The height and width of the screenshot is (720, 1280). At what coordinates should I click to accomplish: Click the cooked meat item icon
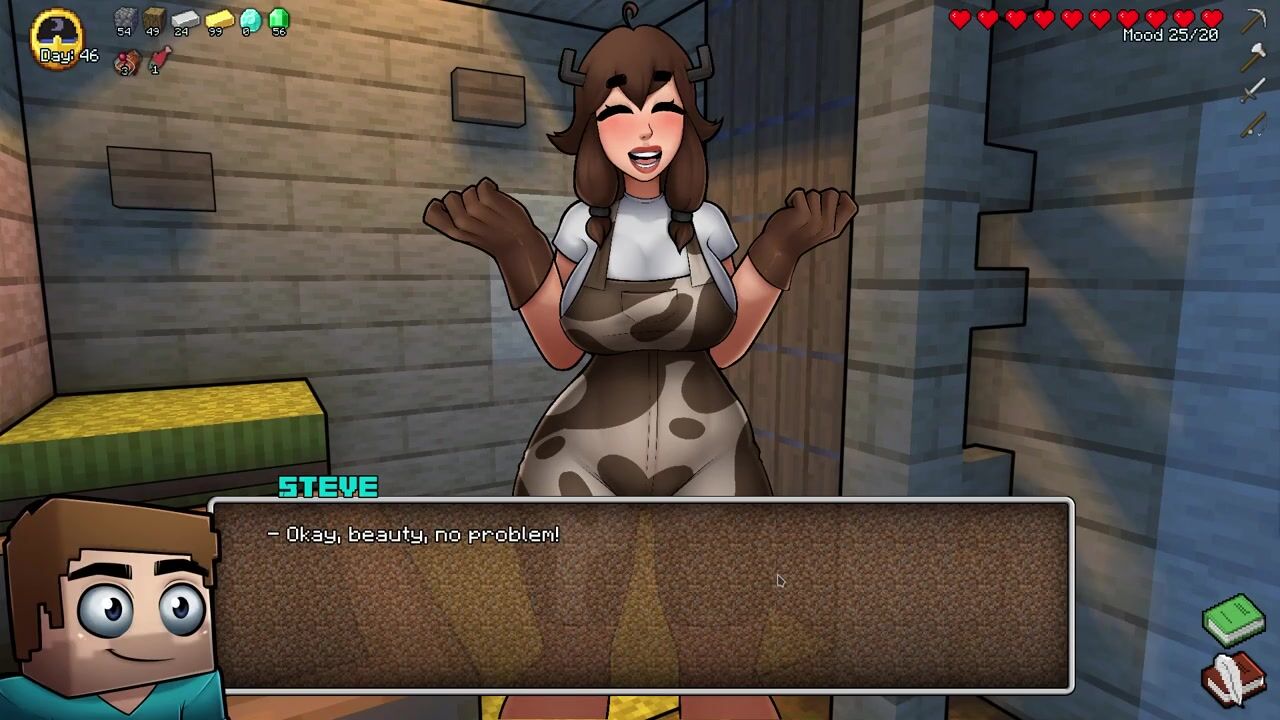point(127,62)
